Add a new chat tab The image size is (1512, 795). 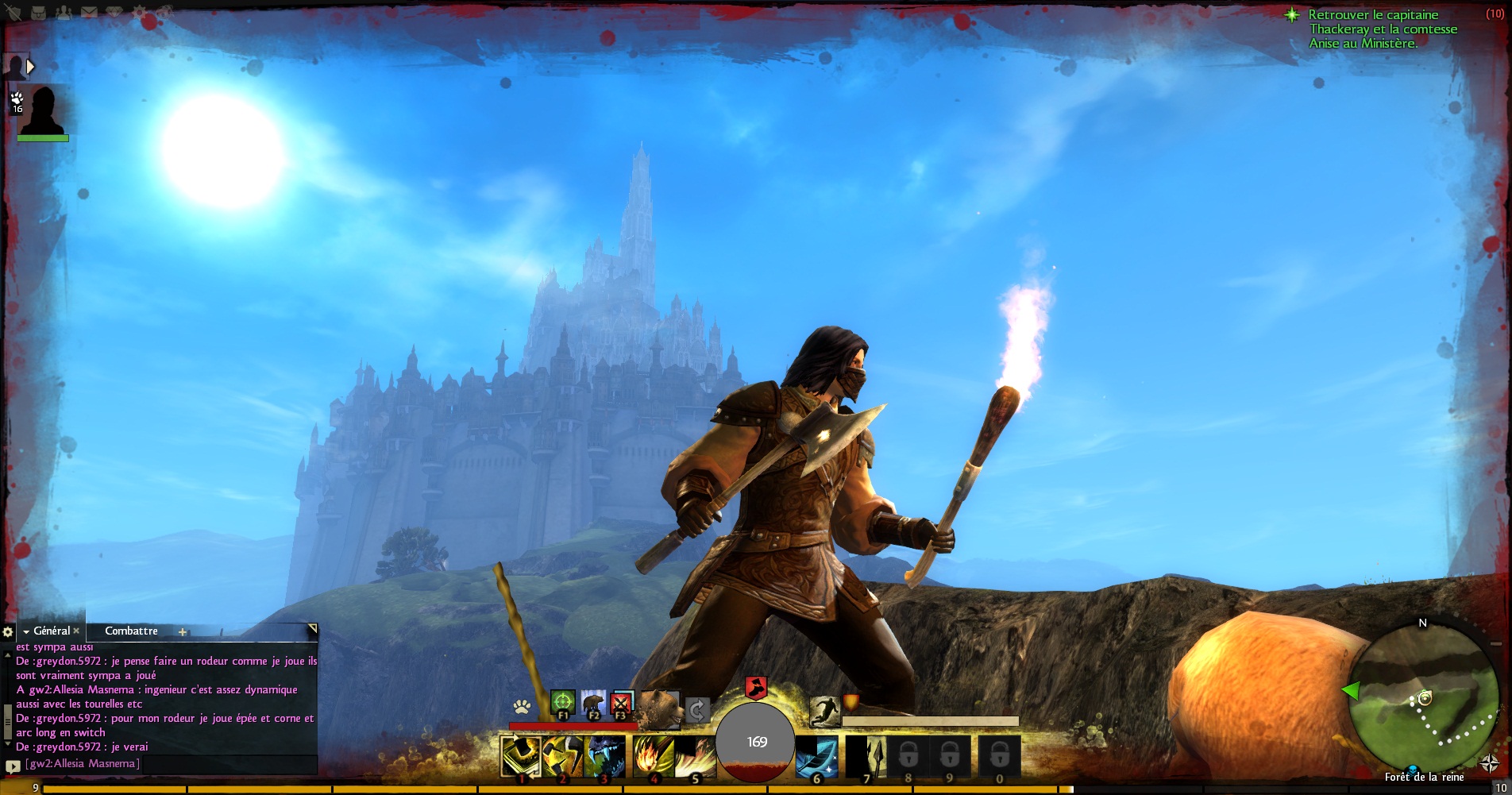(183, 632)
